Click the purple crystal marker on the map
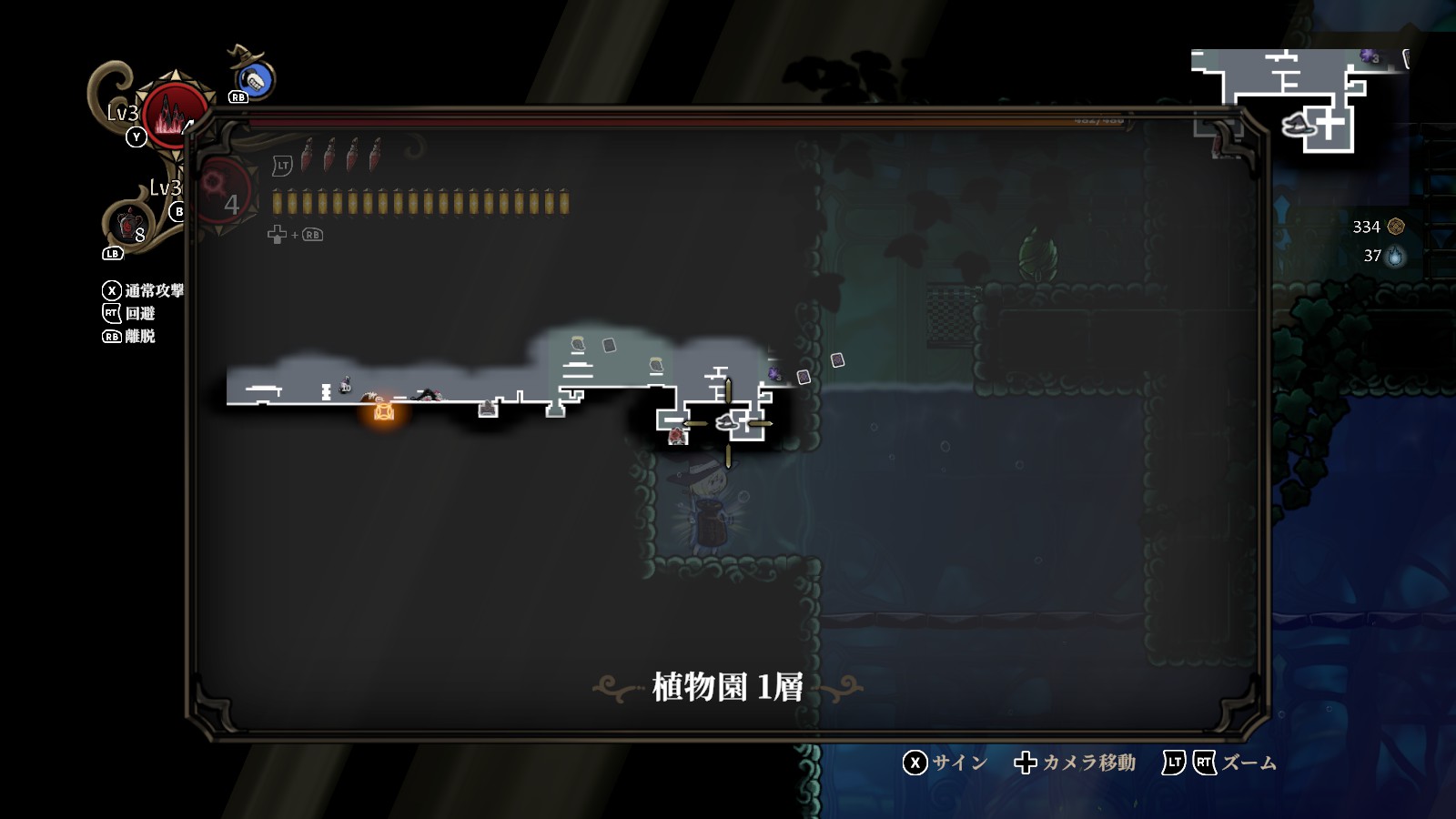The height and width of the screenshot is (819, 1456). coord(774,373)
